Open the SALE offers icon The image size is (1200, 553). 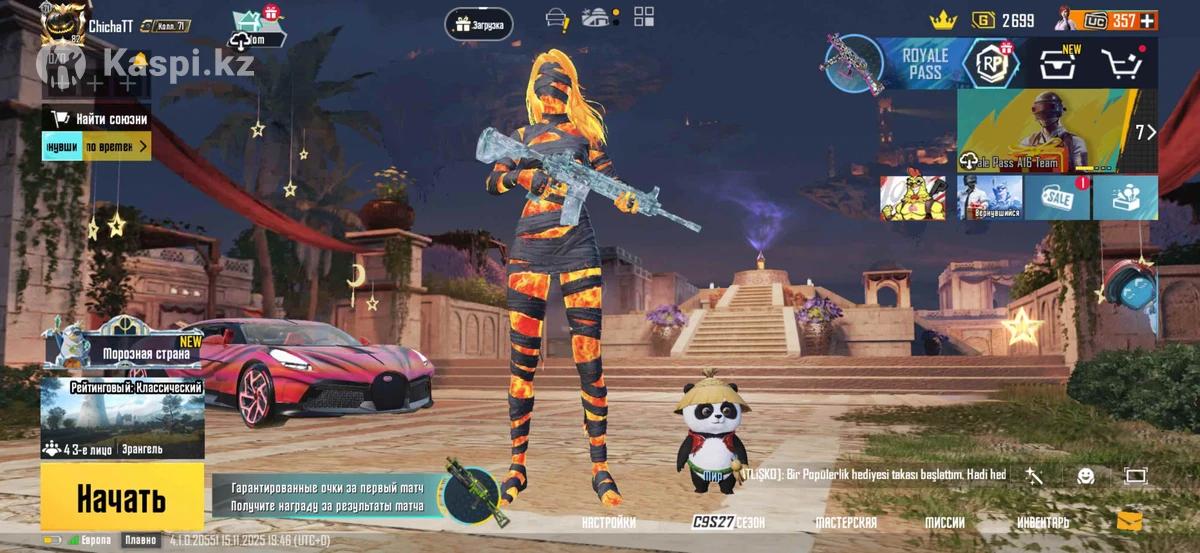(1058, 197)
